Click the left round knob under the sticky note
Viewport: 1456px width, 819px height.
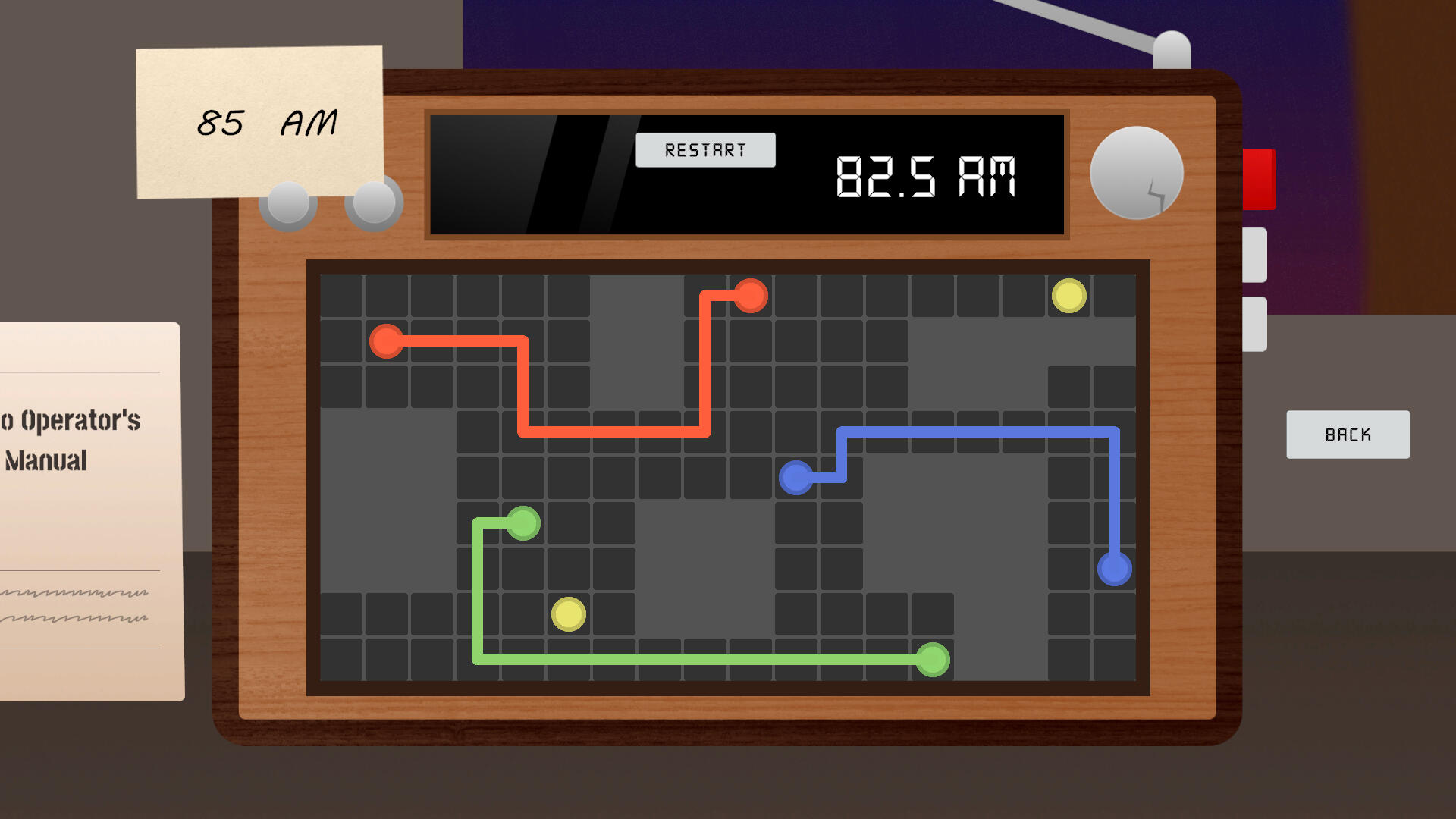tap(287, 203)
